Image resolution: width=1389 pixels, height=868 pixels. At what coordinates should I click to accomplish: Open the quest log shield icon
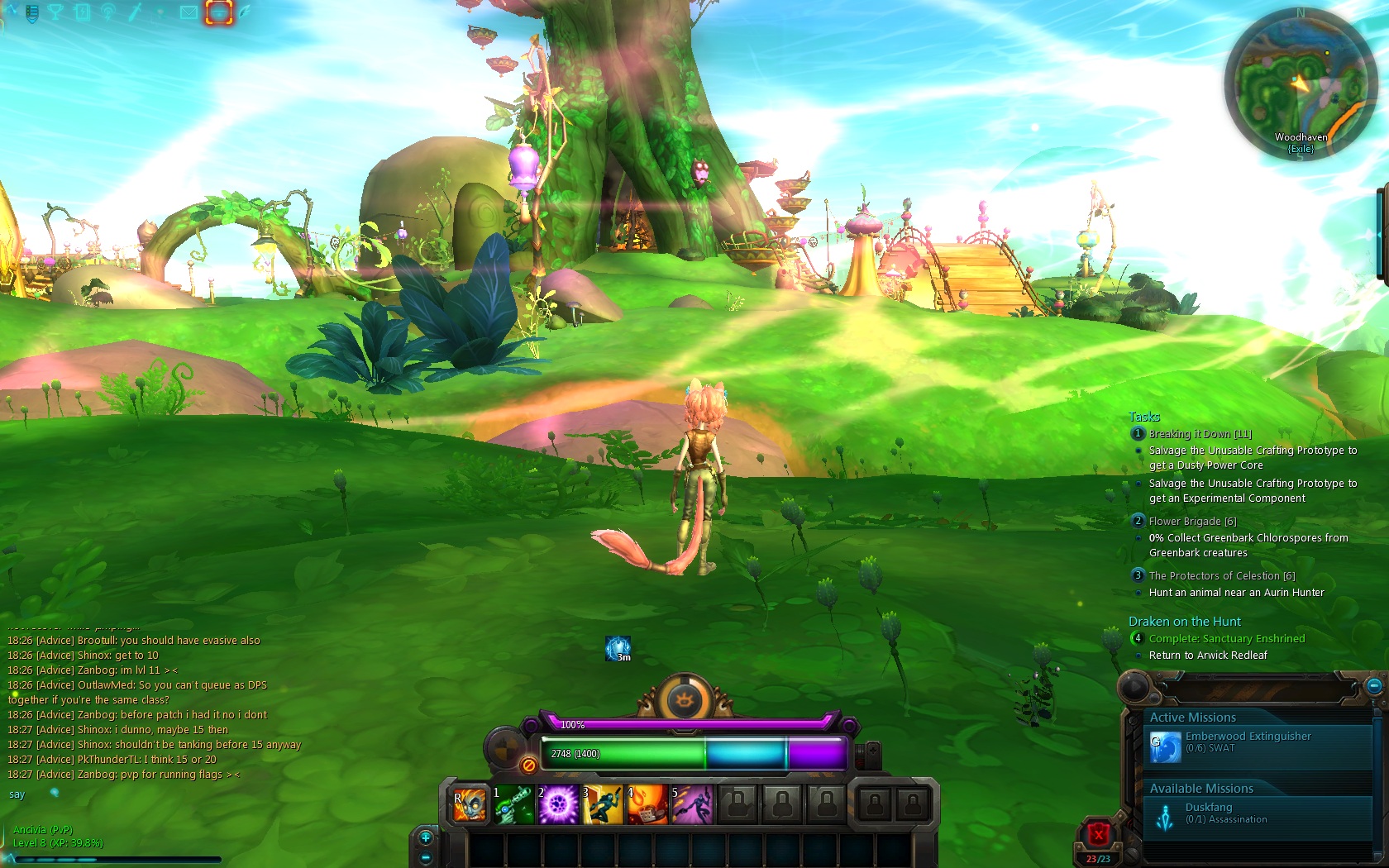point(31,12)
